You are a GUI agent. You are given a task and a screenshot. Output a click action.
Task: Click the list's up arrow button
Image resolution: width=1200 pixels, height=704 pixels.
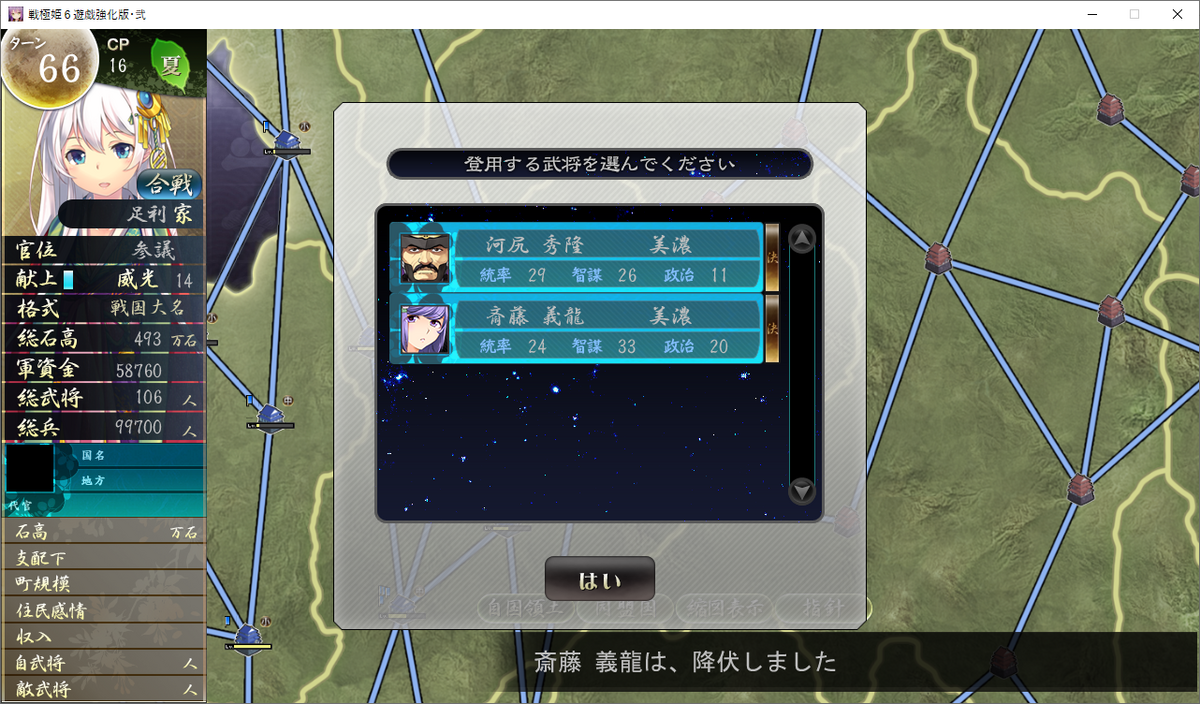tap(802, 239)
